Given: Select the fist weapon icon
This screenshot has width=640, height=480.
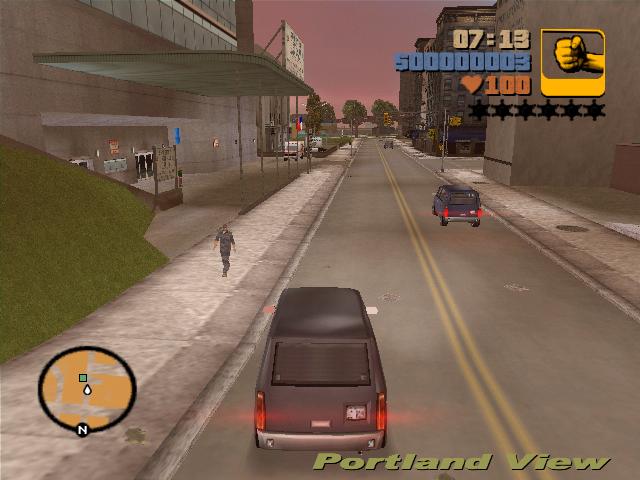Looking at the screenshot, I should (573, 62).
